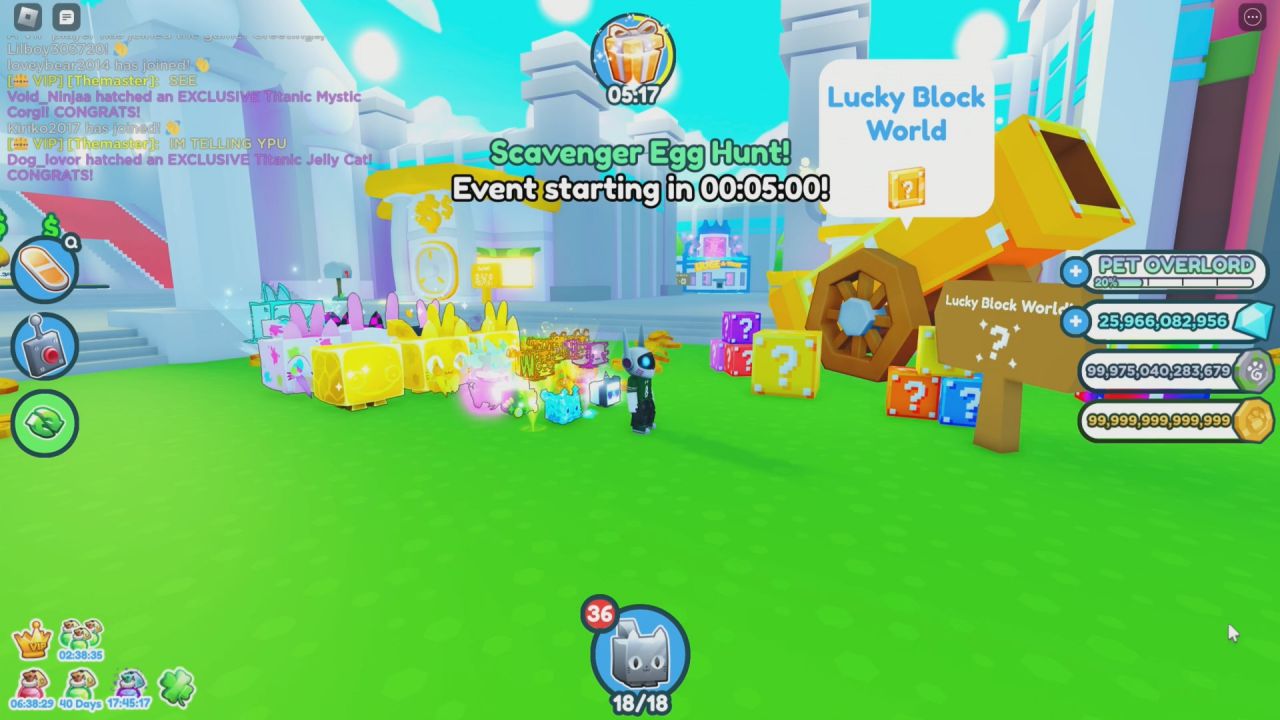The height and width of the screenshot is (720, 1280).
Task: Click the four-leaf clover icon at bottom left
Action: [x=177, y=687]
